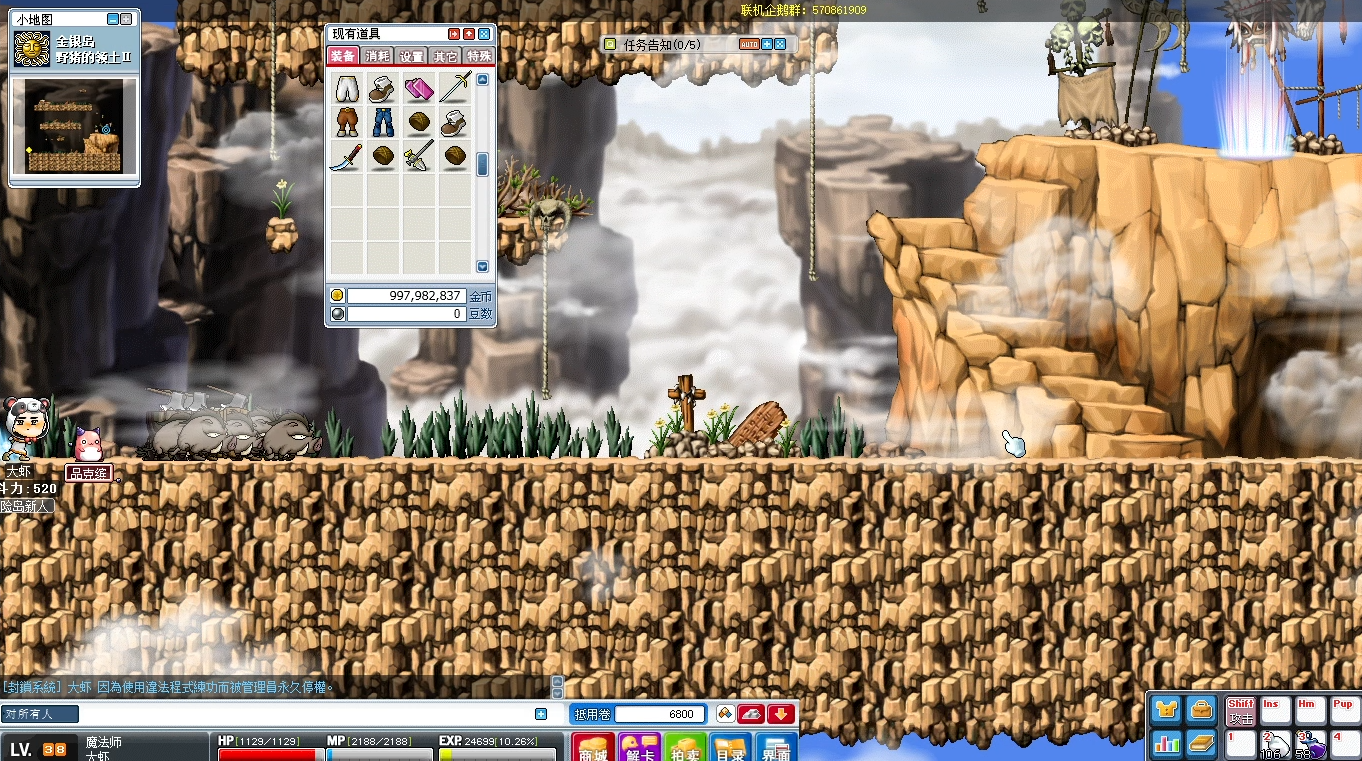Open the 拍卖 auction button

pyautogui.click(x=686, y=750)
